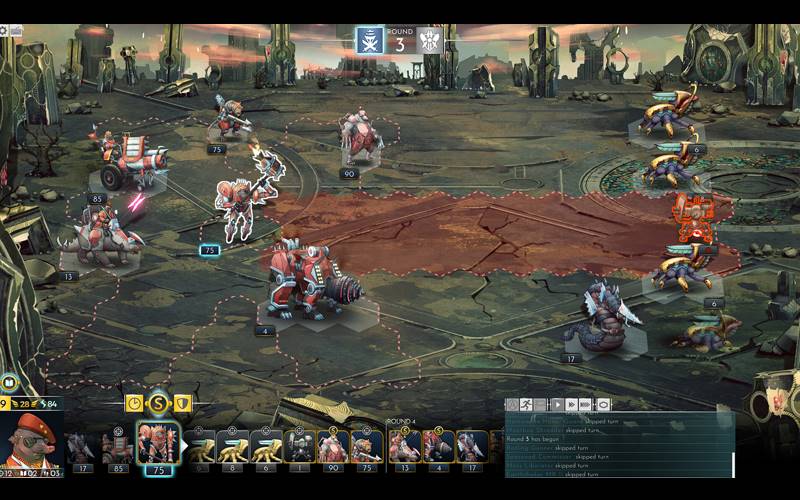Pick the turn-order portrait numbered 85

[118, 448]
